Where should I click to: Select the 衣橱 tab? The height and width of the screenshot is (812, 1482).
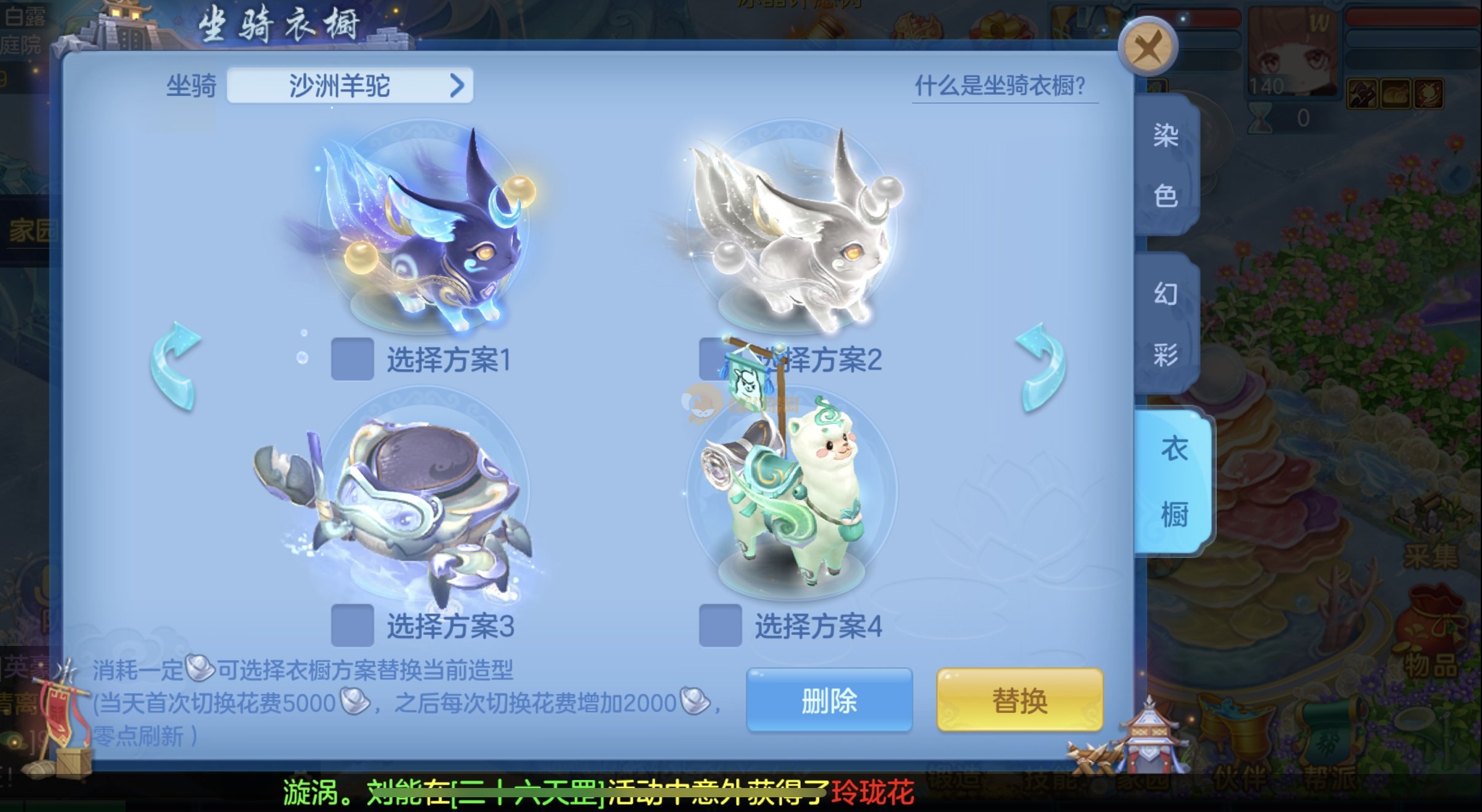click(x=1173, y=481)
